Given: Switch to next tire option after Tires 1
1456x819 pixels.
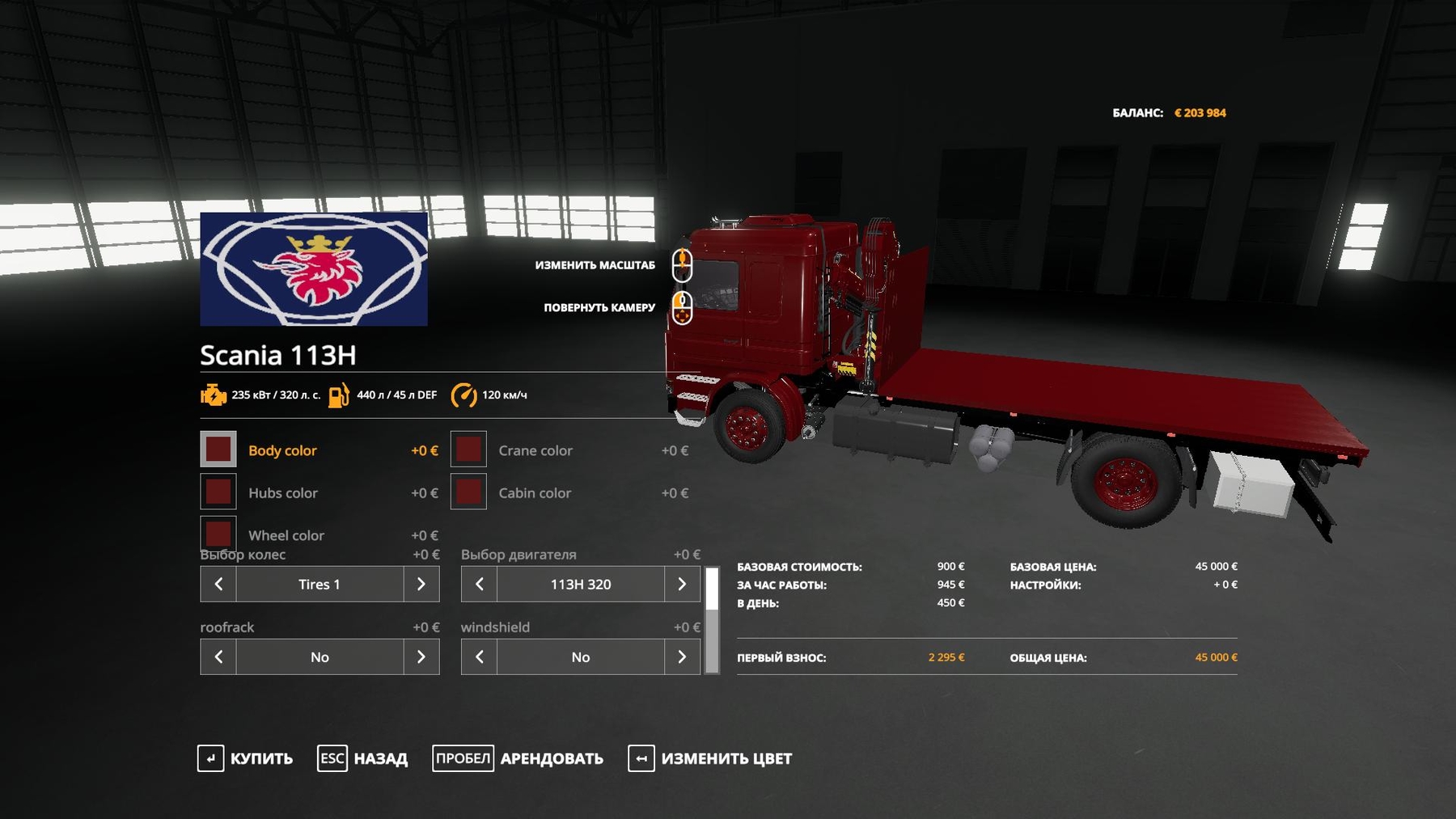Looking at the screenshot, I should tap(421, 584).
